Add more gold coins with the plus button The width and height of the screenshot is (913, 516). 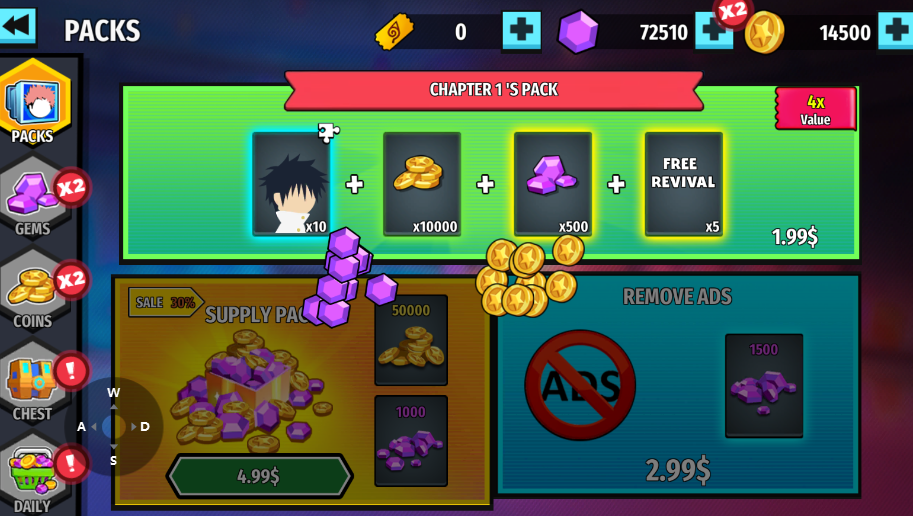(895, 31)
